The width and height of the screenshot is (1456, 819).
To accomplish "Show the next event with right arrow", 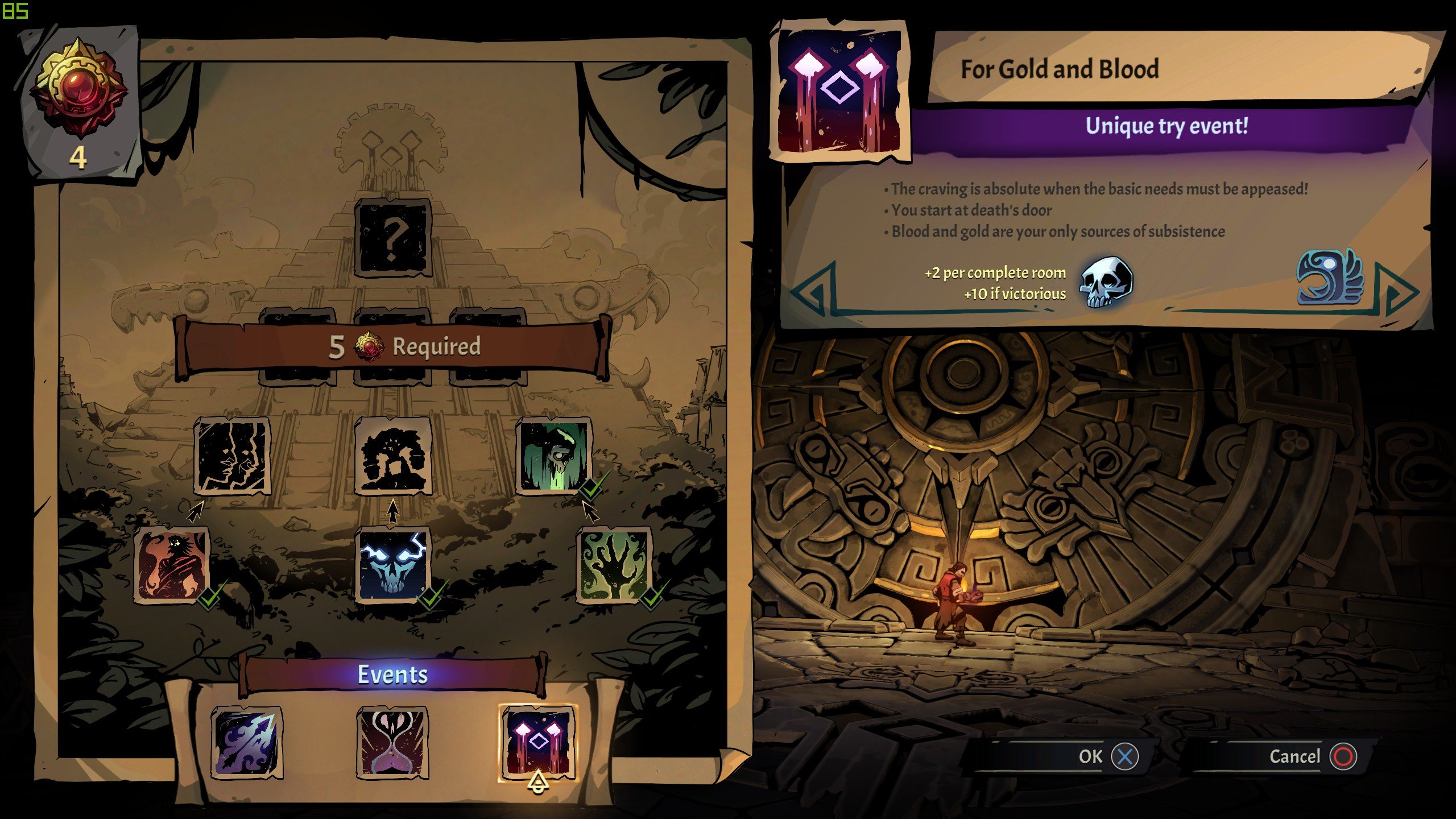I will tap(1400, 291).
